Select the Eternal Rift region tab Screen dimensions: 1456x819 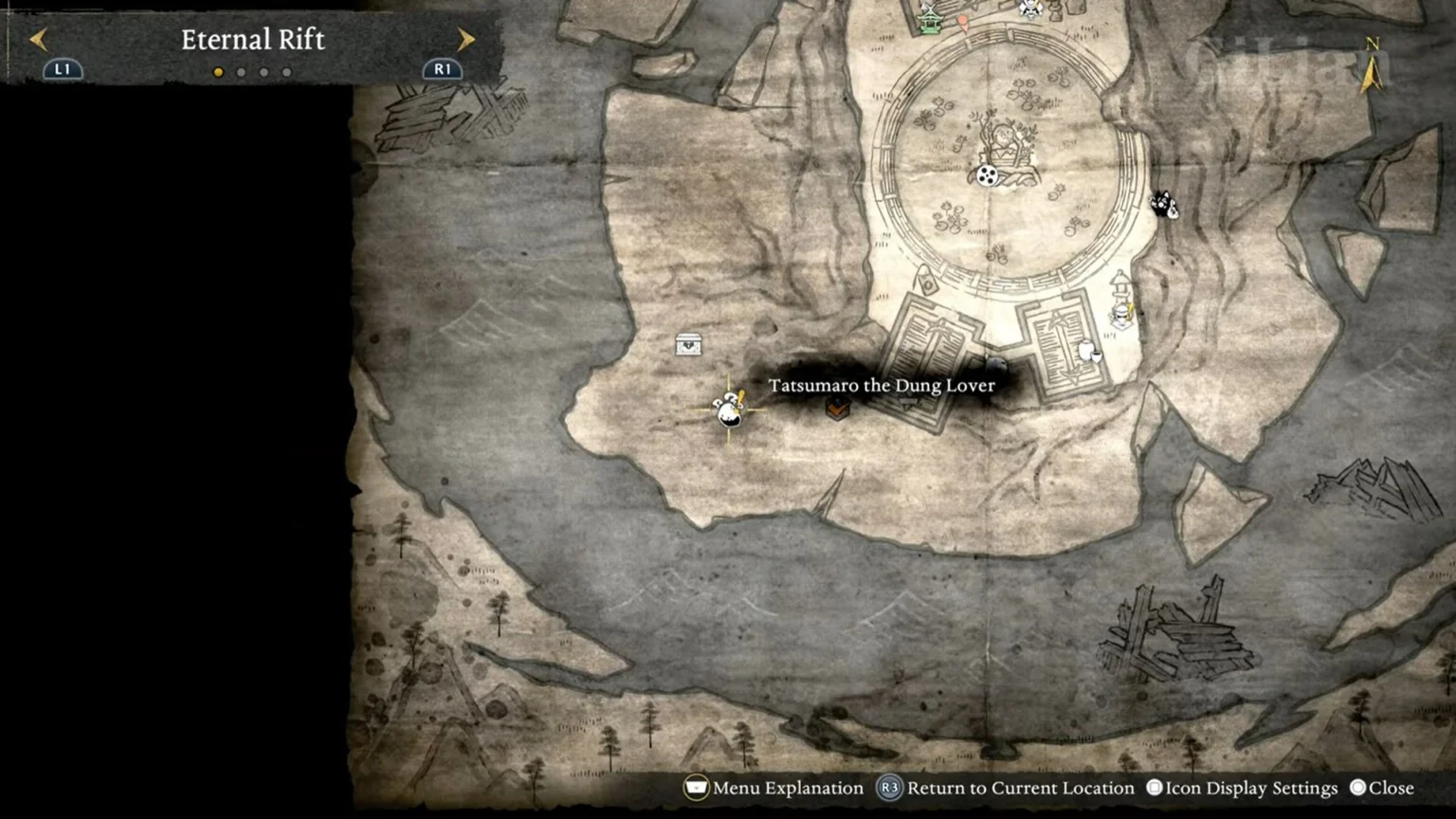[x=254, y=39]
